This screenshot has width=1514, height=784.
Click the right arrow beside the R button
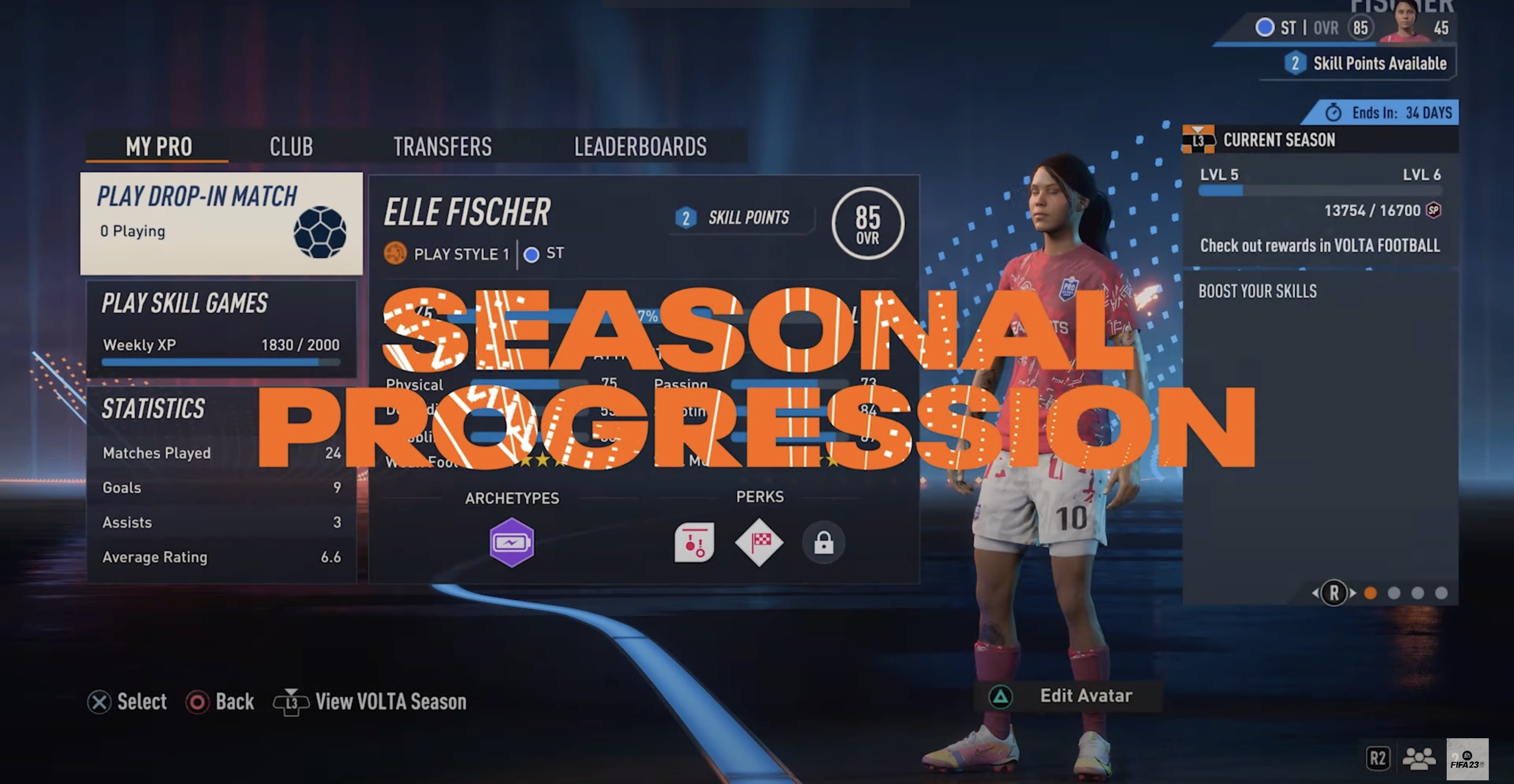pyautogui.click(x=1353, y=594)
